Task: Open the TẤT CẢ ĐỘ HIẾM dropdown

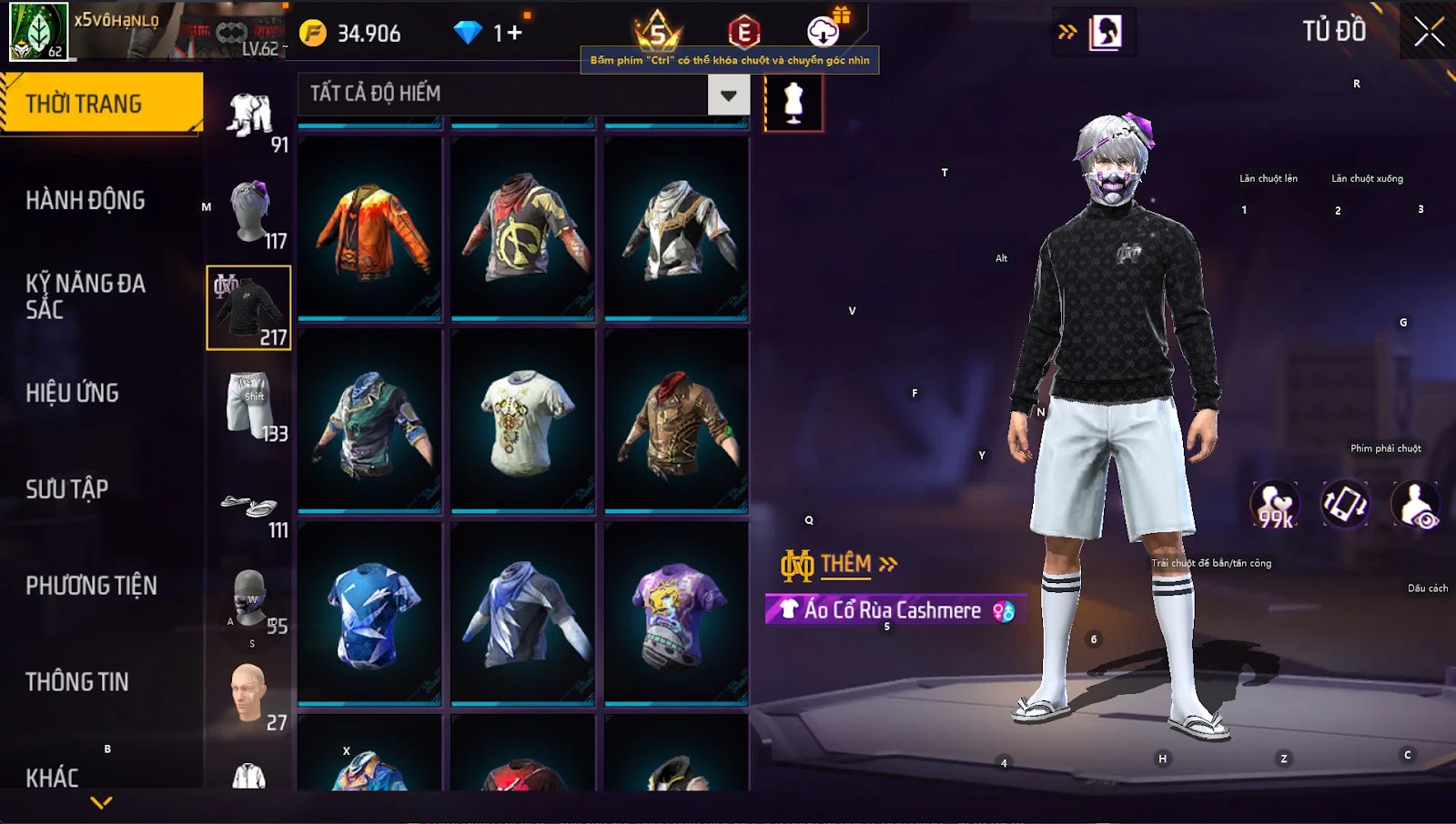Action: click(728, 95)
